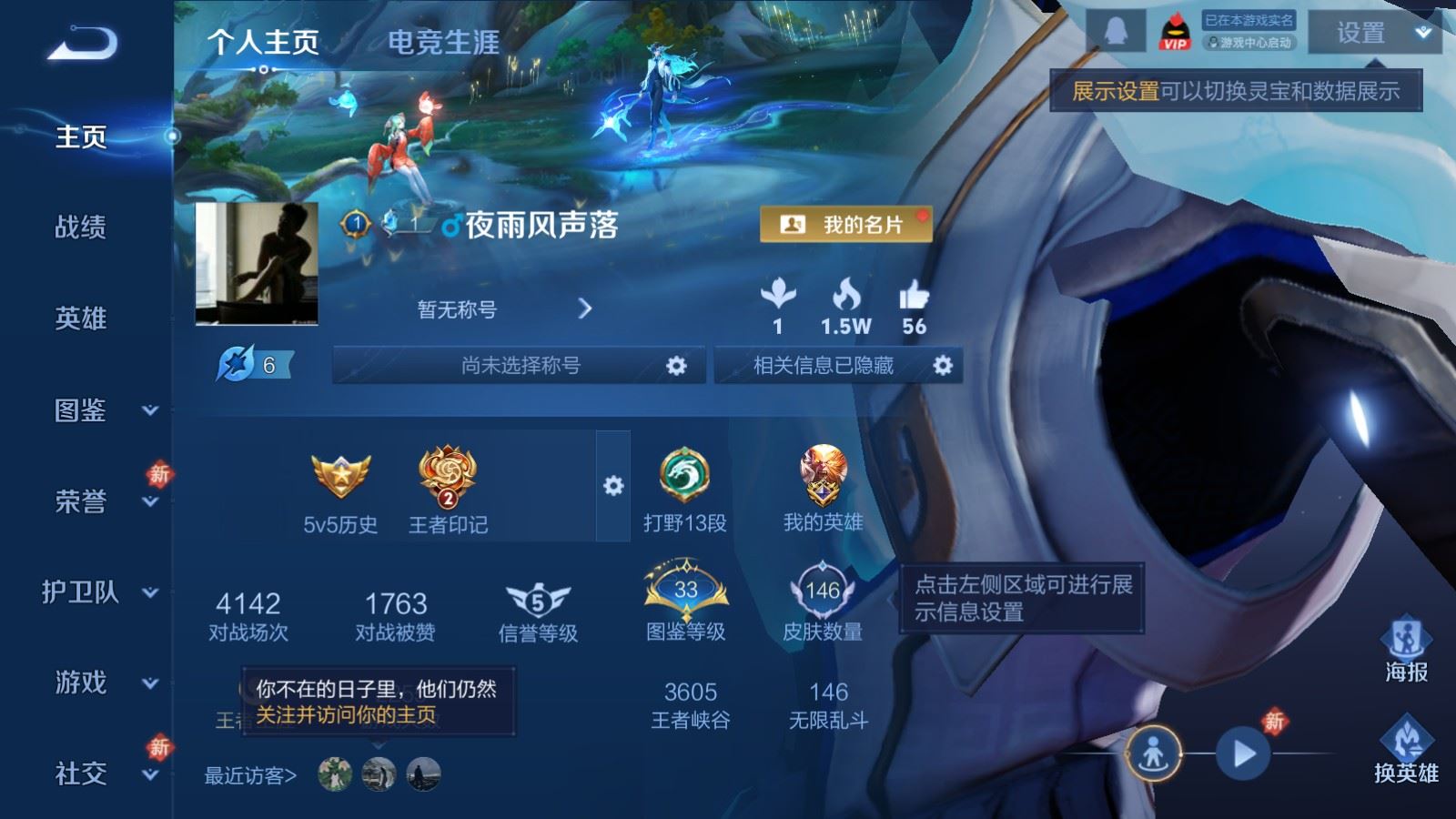1456x819 pixels.
Task: Open the gear beside 相关信息已隐藏
Action: point(943,365)
